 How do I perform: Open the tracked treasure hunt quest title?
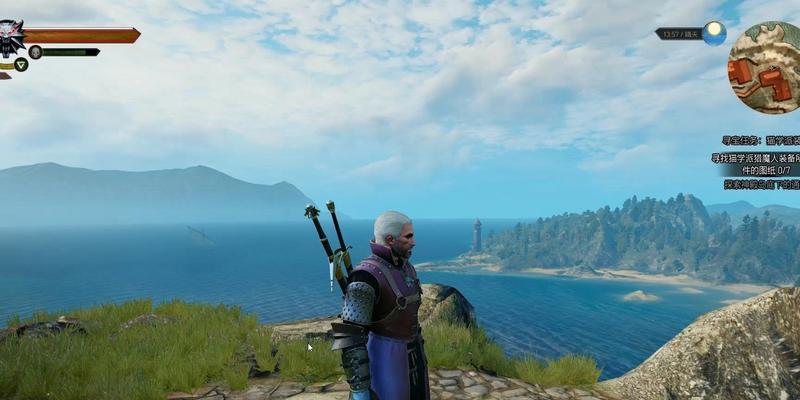tap(760, 141)
